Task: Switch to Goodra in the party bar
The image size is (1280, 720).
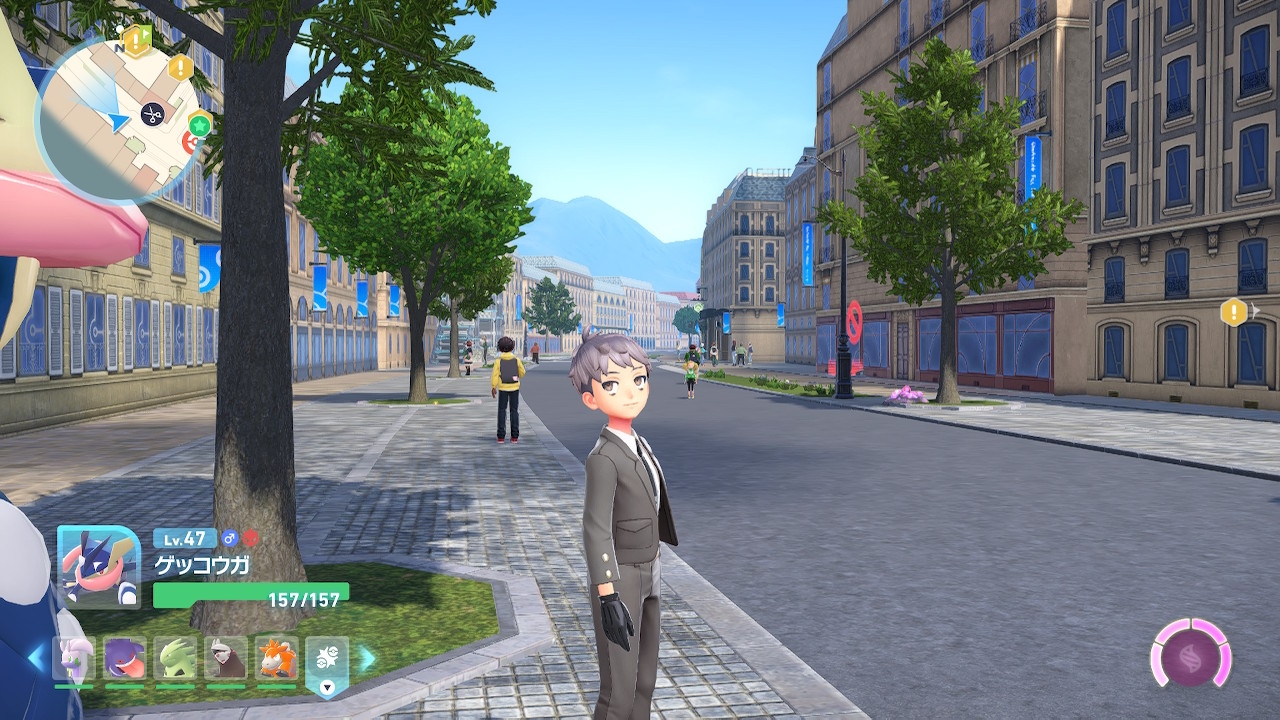Action: coord(74,659)
